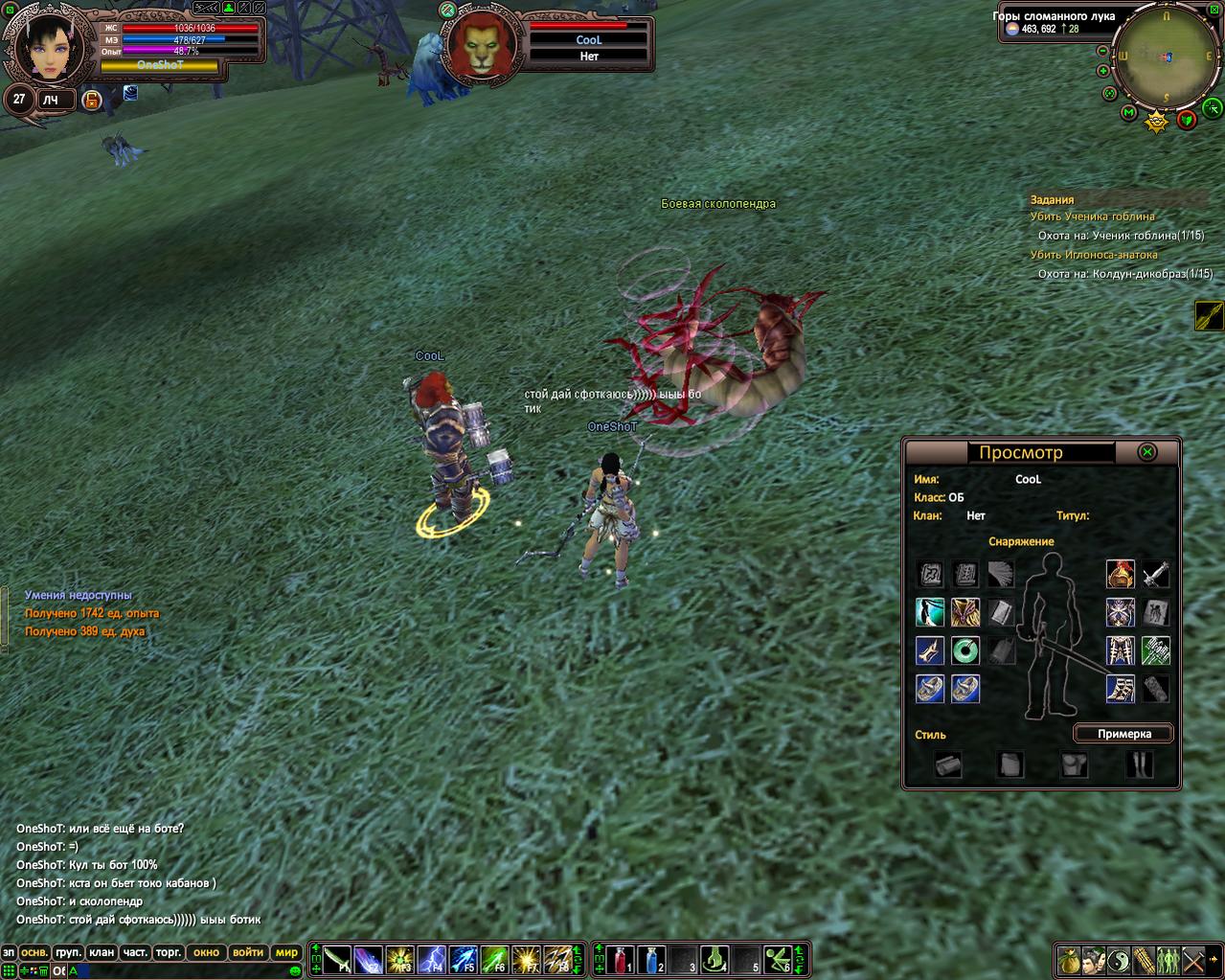Zoom in the minimap with plus button
1225x980 pixels.
click(x=1103, y=71)
